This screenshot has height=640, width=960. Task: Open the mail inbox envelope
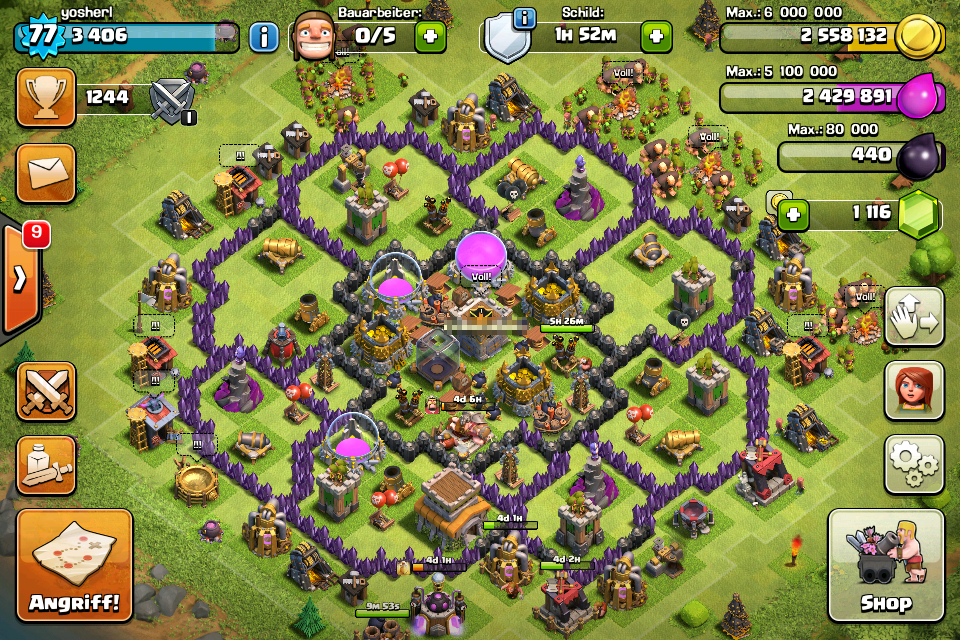46,172
